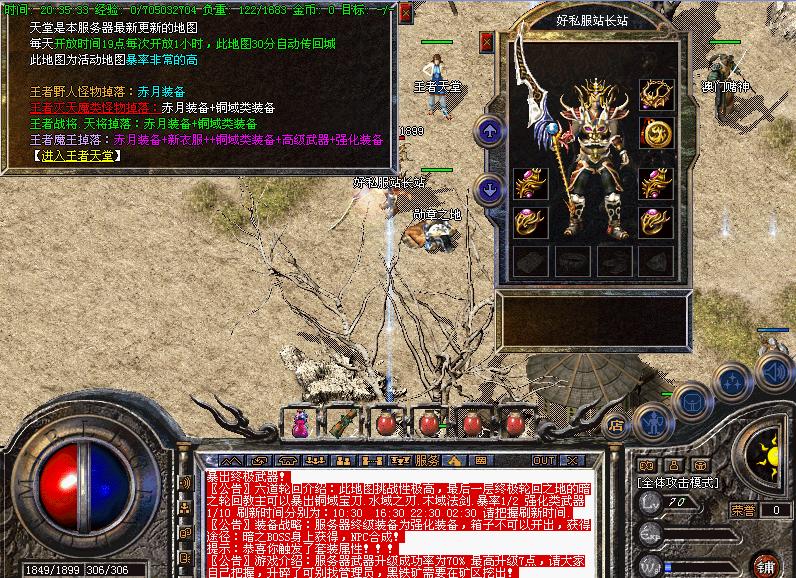Click the up arrow on equipment panel
Viewport: 796px width, 578px height.
tap(489, 130)
